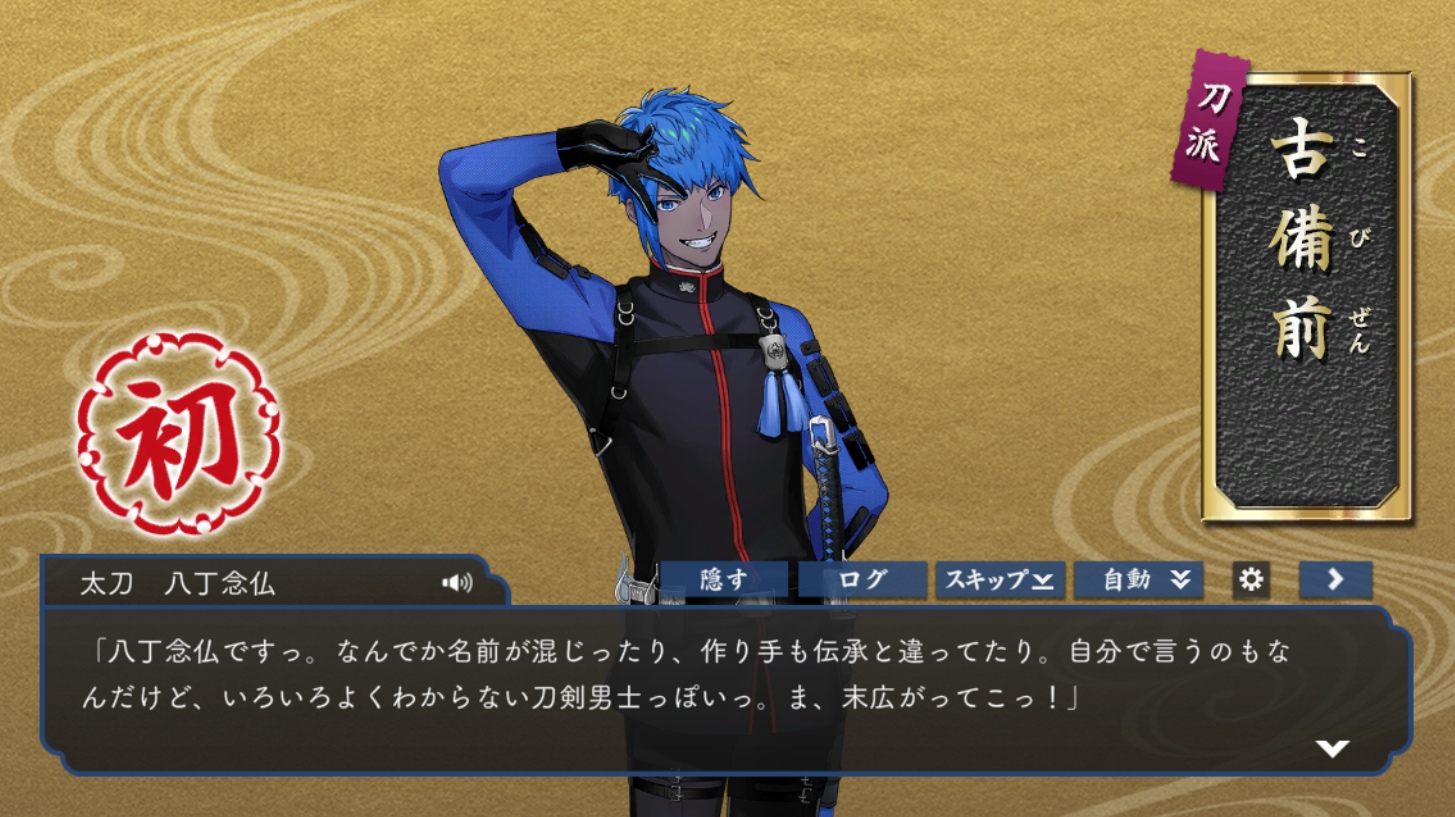The height and width of the screenshot is (817, 1455).
Task: Hide the dialogue box with 隠す
Action: pos(723,580)
